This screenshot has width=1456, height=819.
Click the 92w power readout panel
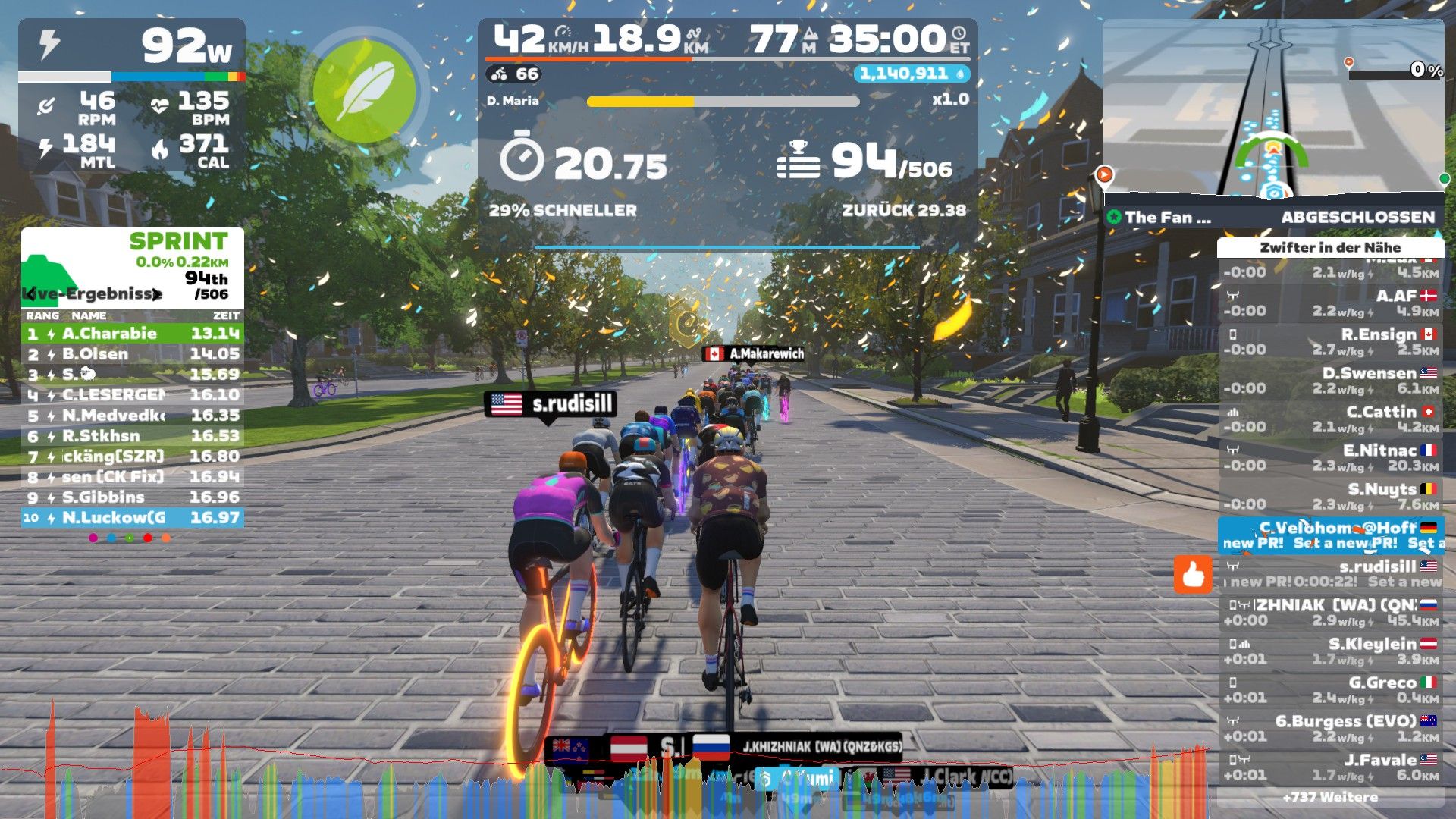[132, 46]
